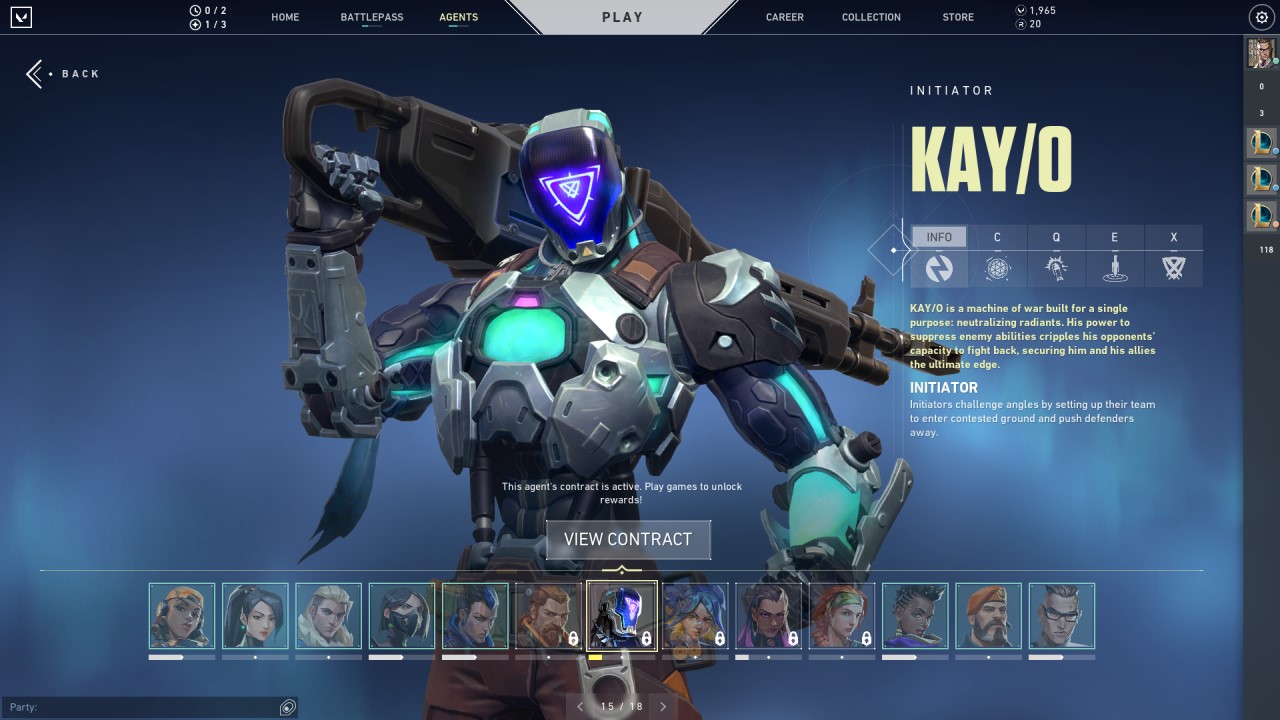The width and height of the screenshot is (1280, 720).
Task: Click the Valorant logo in the top-left
Action: pyautogui.click(x=21, y=17)
